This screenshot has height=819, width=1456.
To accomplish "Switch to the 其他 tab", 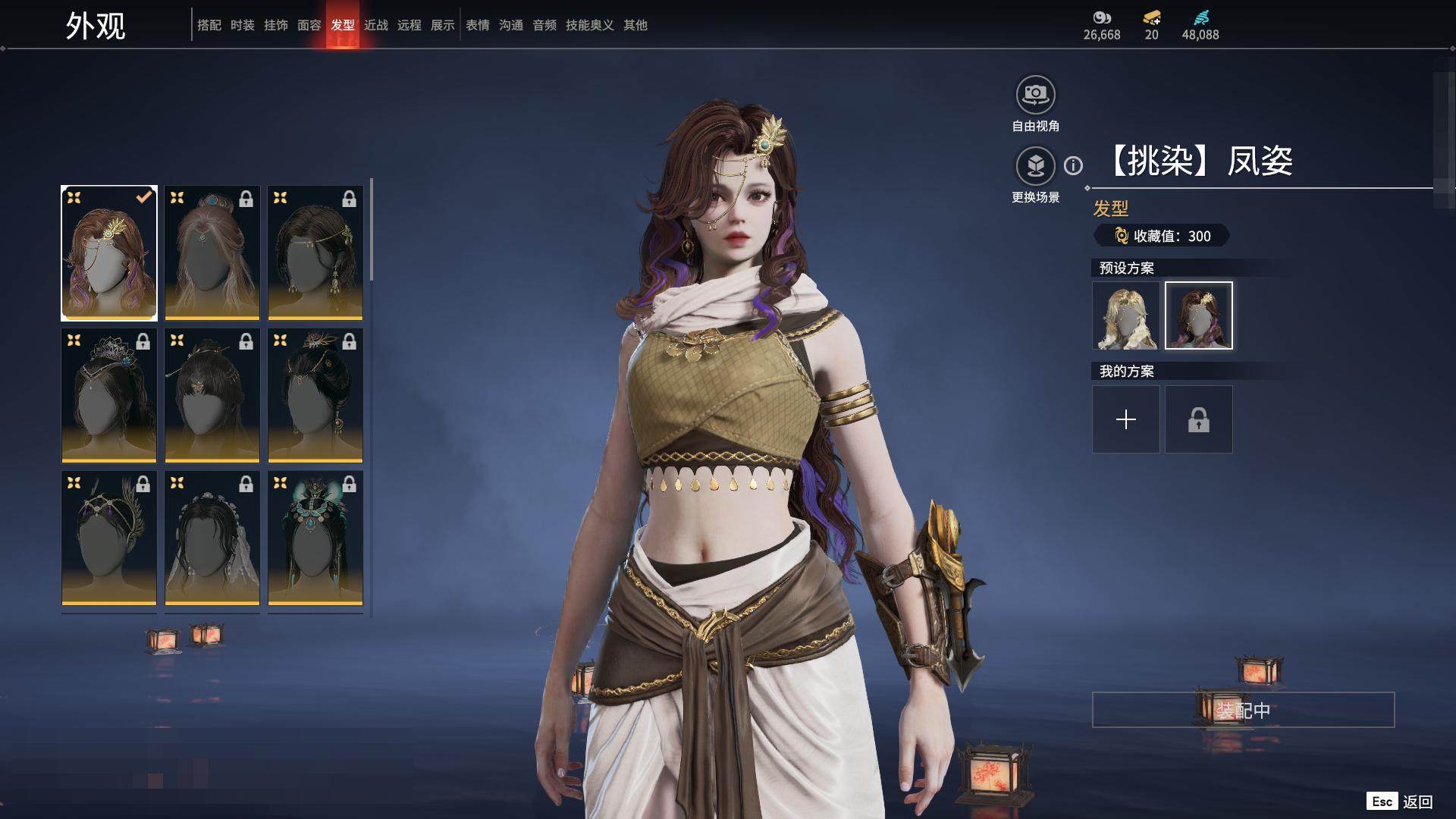I will click(x=635, y=25).
